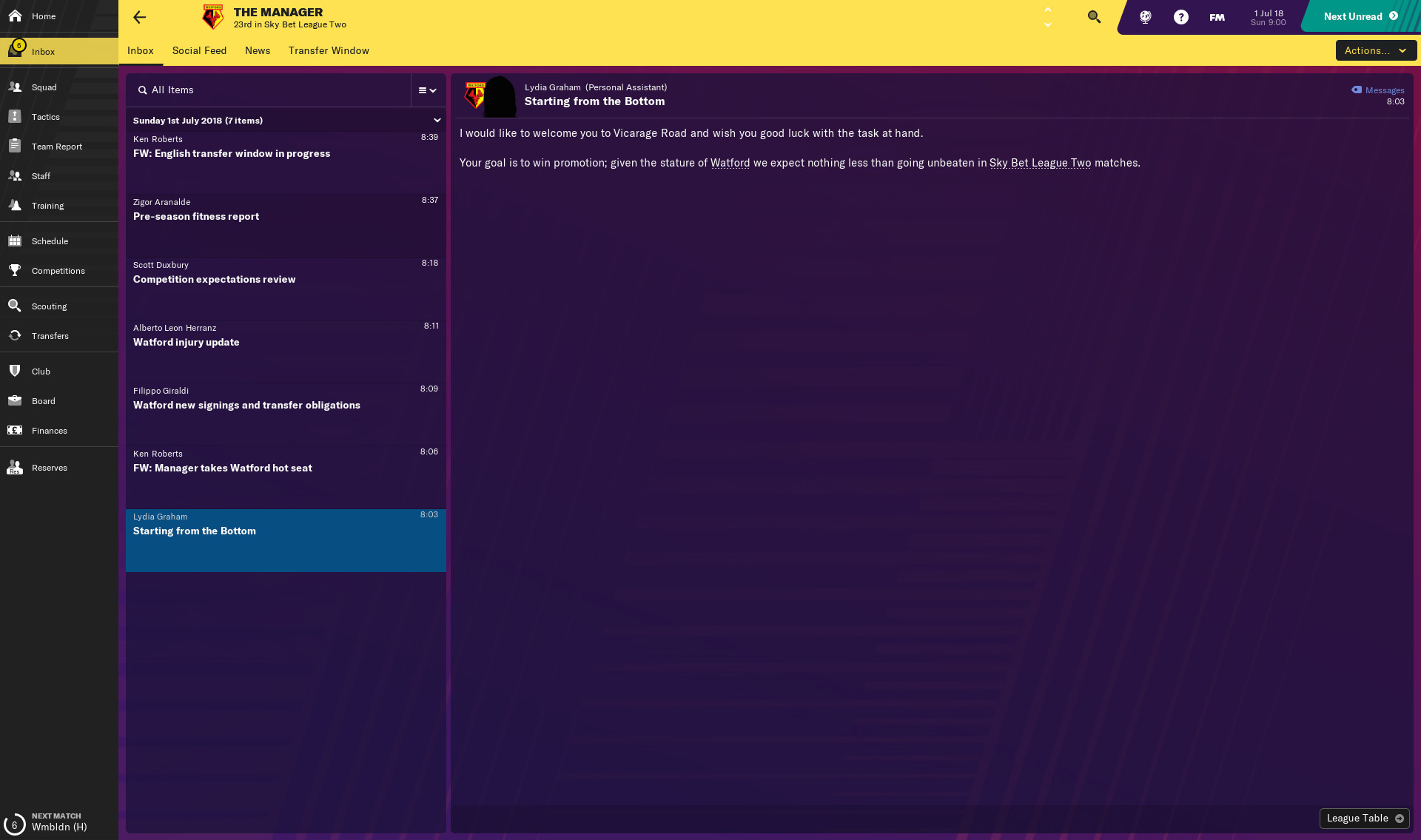Switch to the Social Feed tab
The width and height of the screenshot is (1421, 840).
(199, 50)
